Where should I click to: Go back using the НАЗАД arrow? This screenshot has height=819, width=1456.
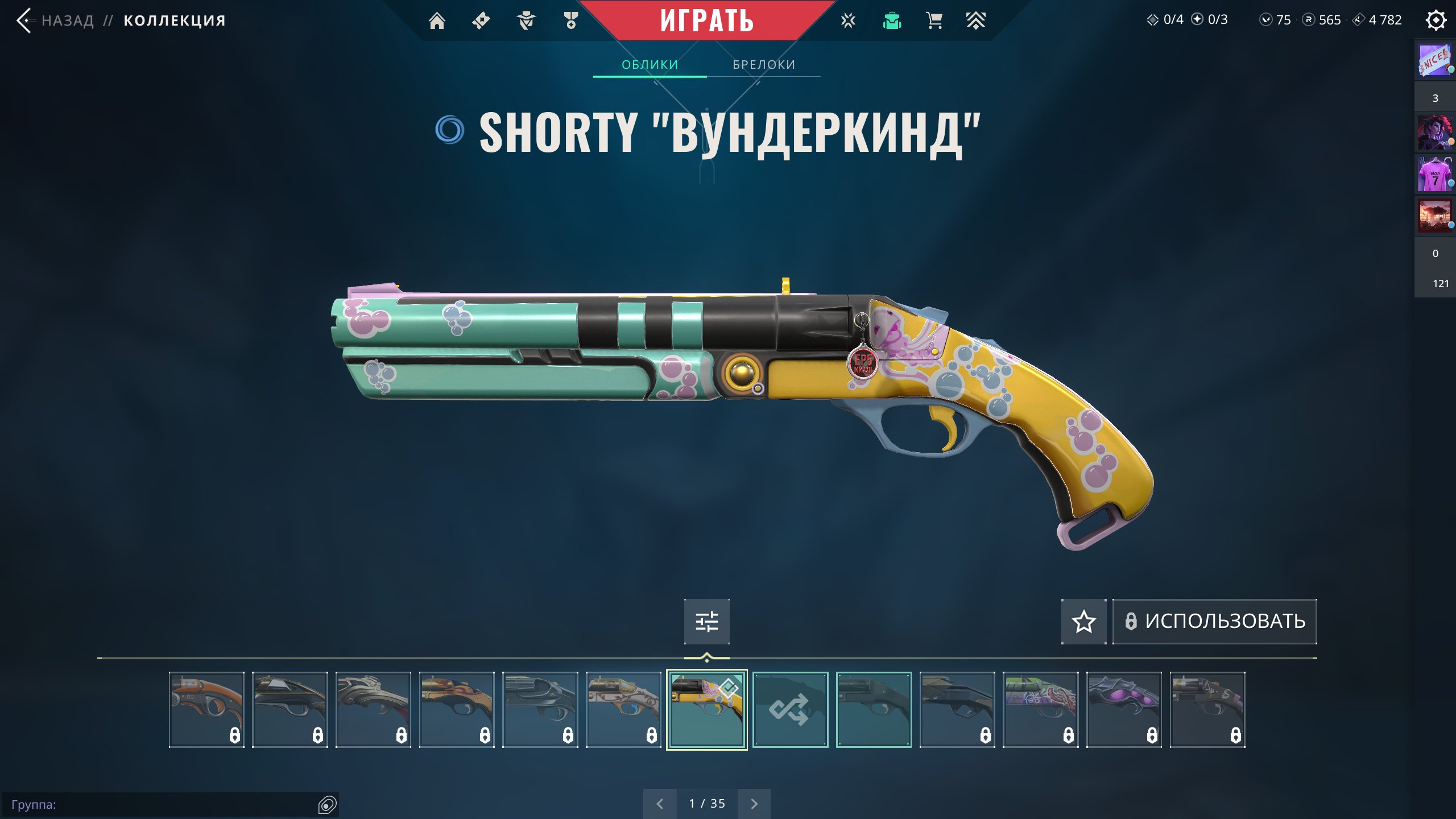point(24,21)
